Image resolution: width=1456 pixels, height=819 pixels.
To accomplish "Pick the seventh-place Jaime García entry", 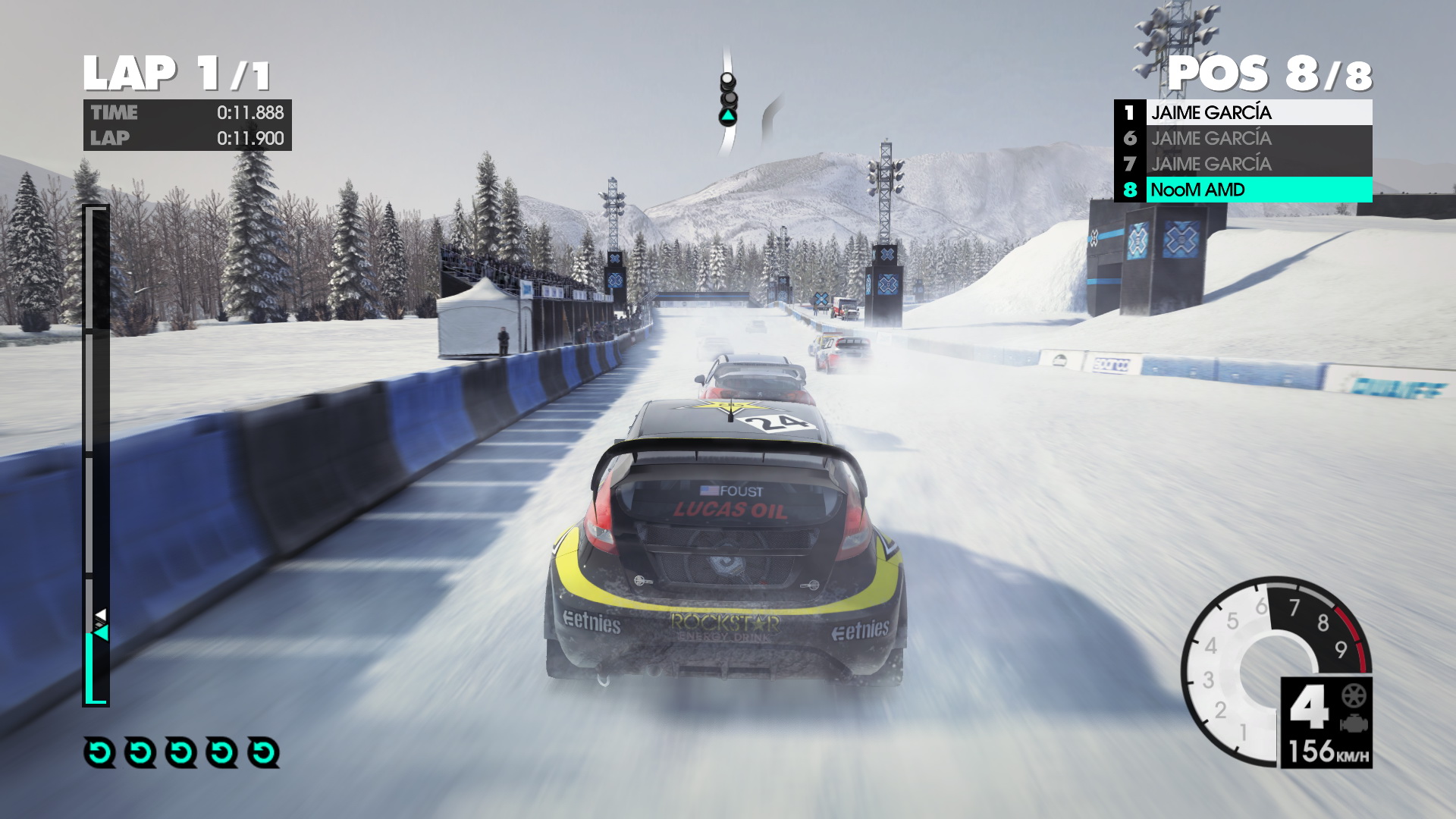I will pyautogui.click(x=1244, y=164).
